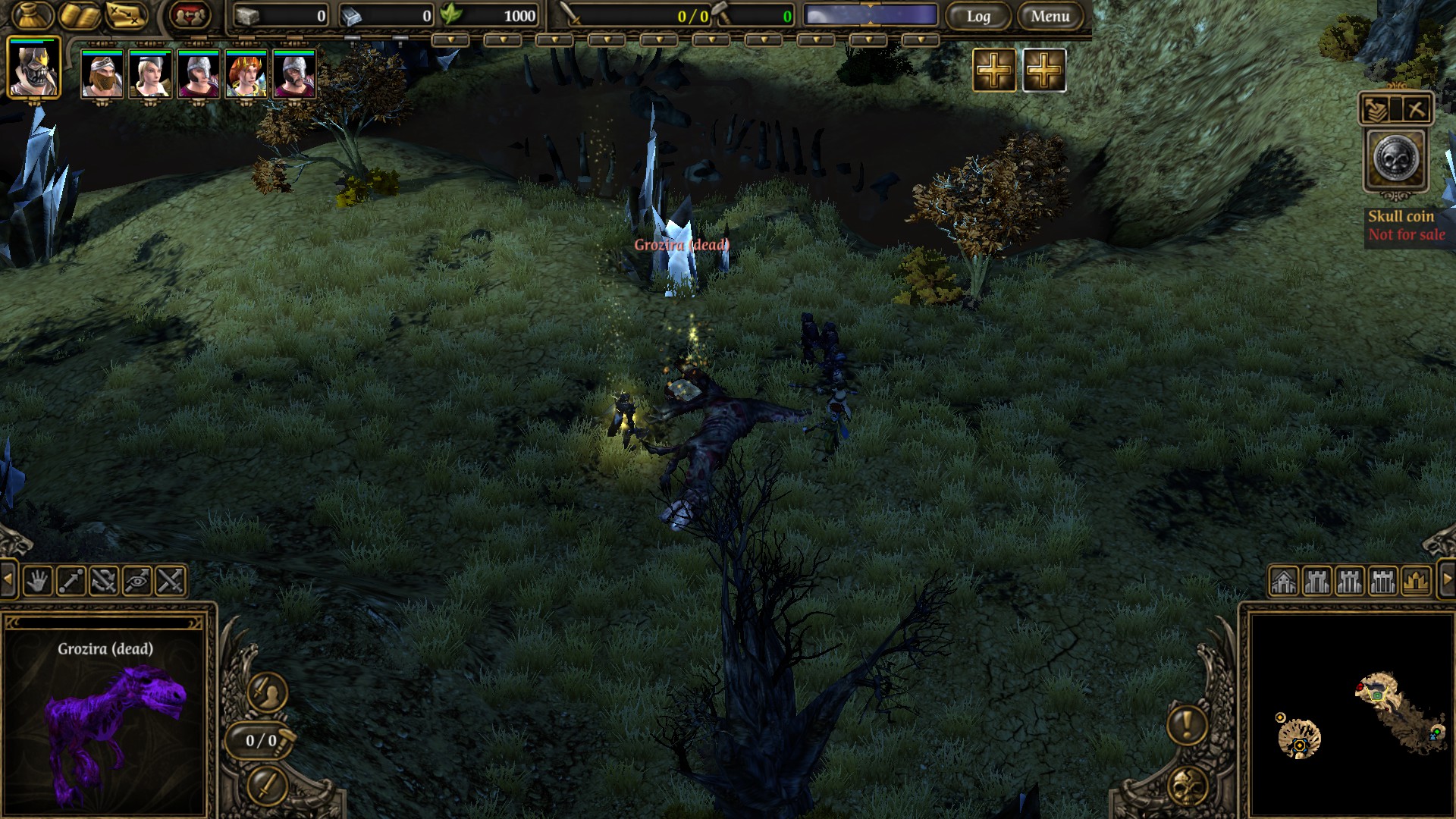Click the red party exchange icon
1456x819 pixels.
tap(189, 14)
